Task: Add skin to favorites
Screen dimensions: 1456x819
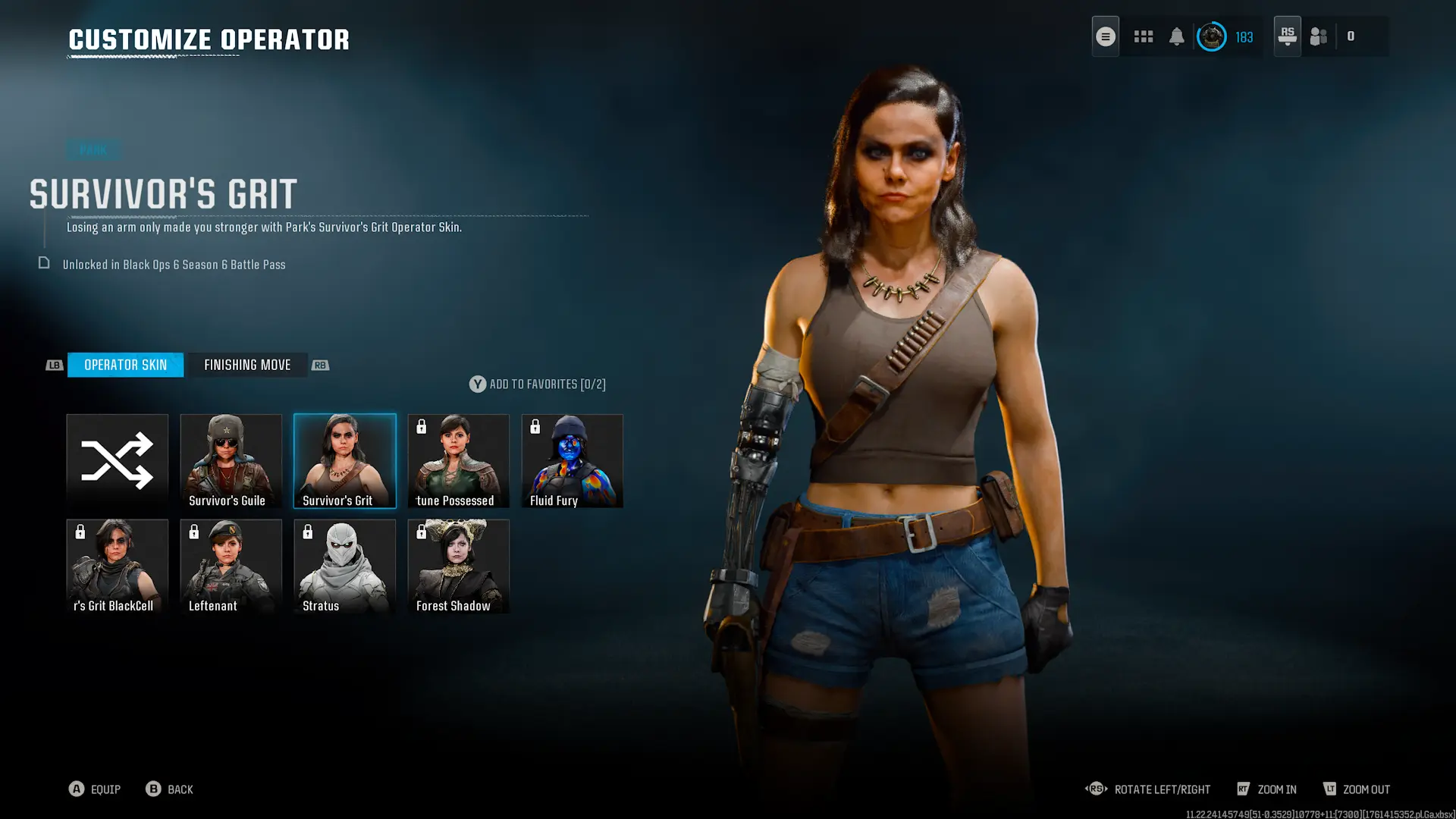Action: [x=537, y=384]
